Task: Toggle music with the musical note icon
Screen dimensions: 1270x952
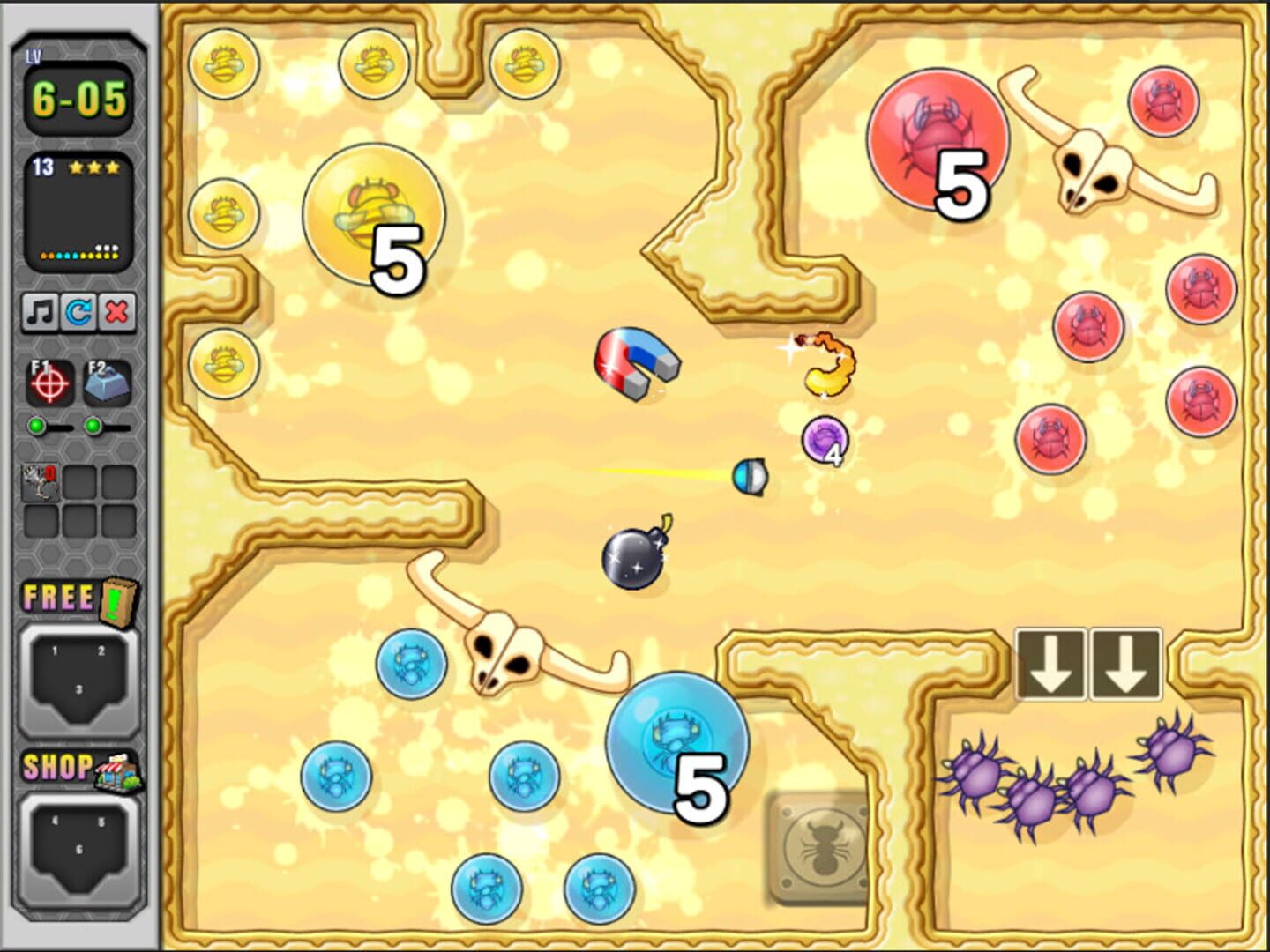Action: (x=39, y=313)
